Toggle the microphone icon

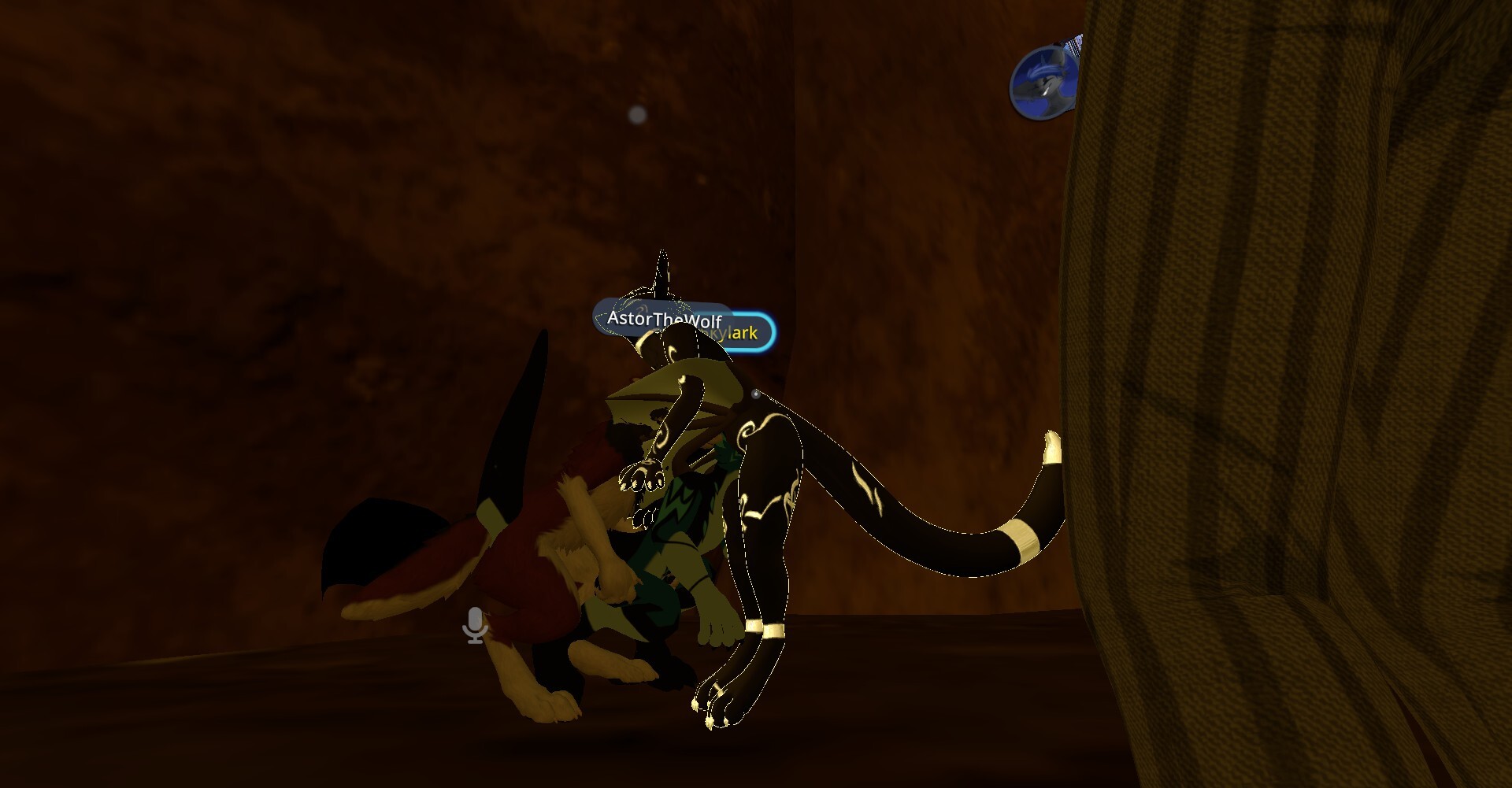point(474,625)
